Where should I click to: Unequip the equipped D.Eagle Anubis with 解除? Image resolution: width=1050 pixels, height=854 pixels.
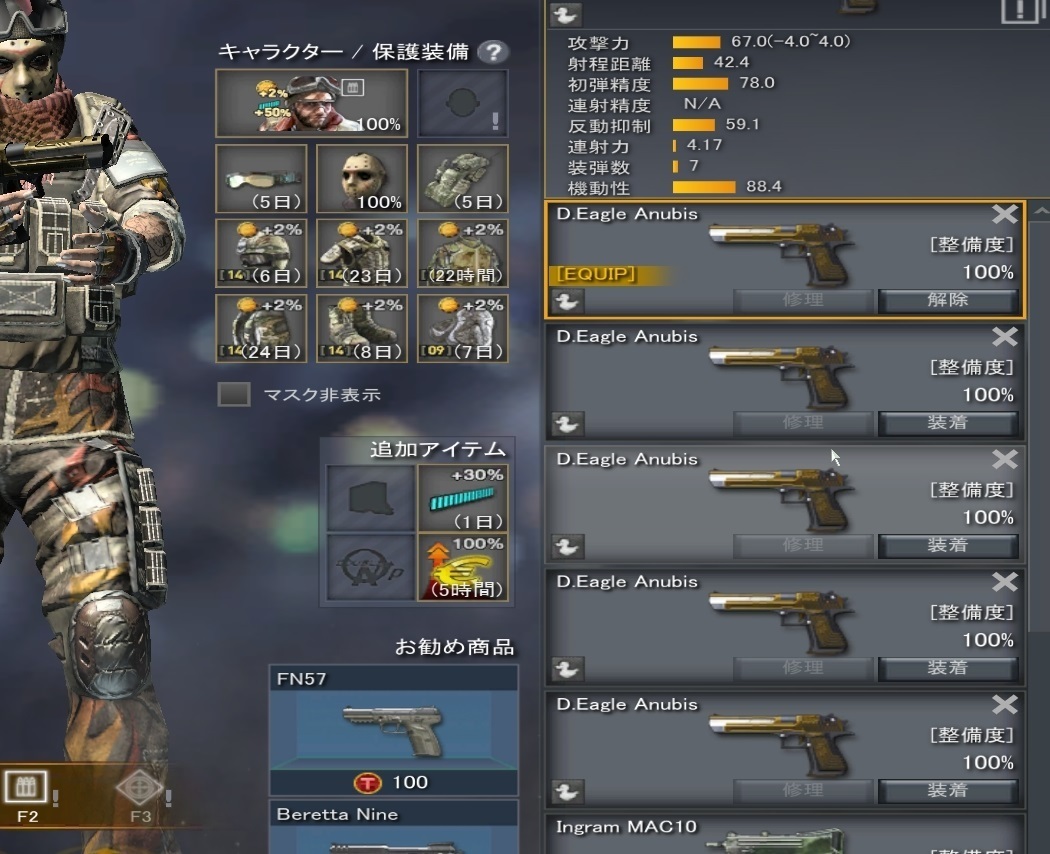(x=947, y=300)
